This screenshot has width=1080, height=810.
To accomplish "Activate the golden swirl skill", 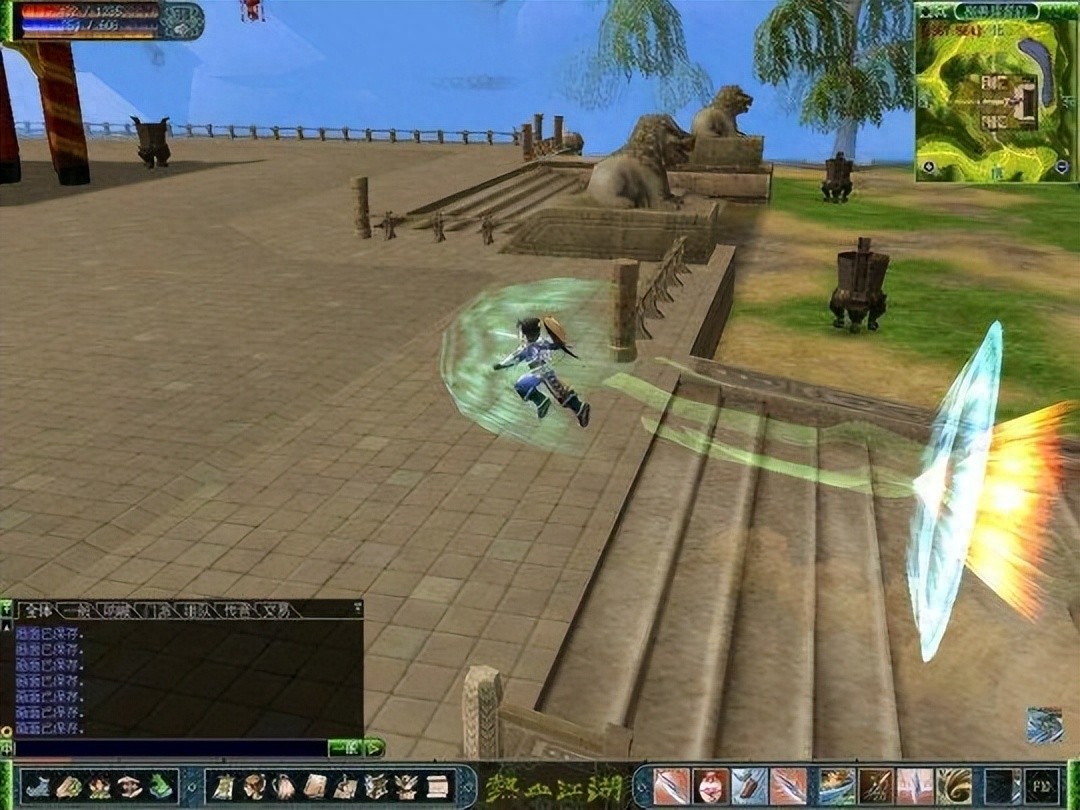I will (955, 787).
